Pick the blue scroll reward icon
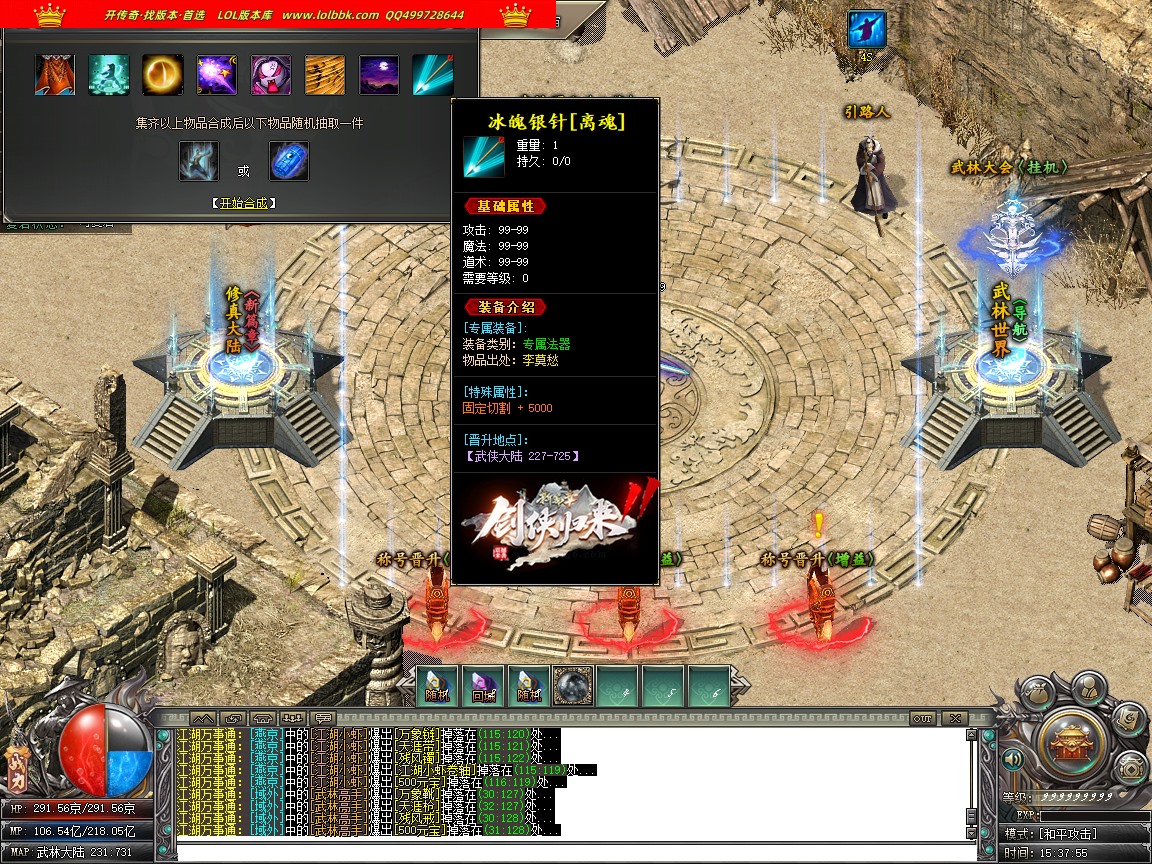Image resolution: width=1152 pixels, height=864 pixels. [289, 161]
